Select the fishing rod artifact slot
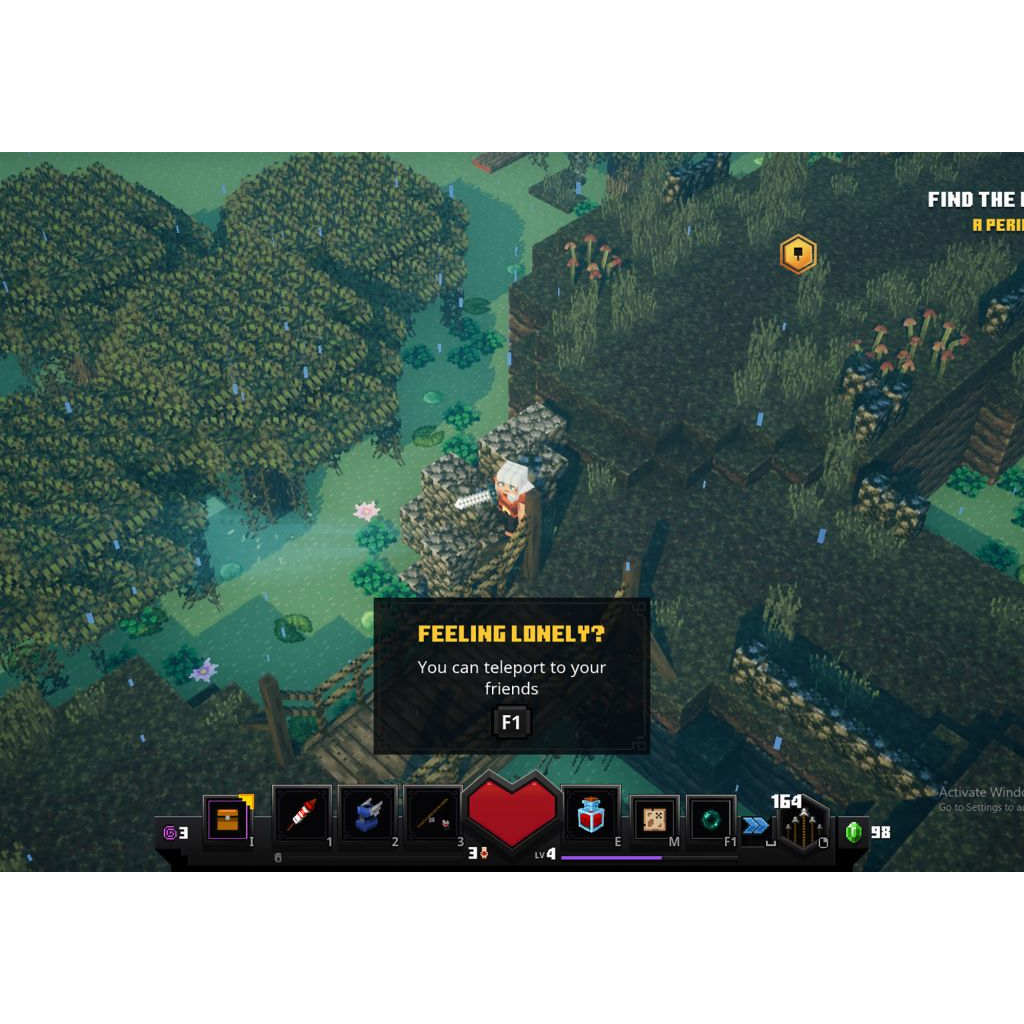 pos(432,816)
